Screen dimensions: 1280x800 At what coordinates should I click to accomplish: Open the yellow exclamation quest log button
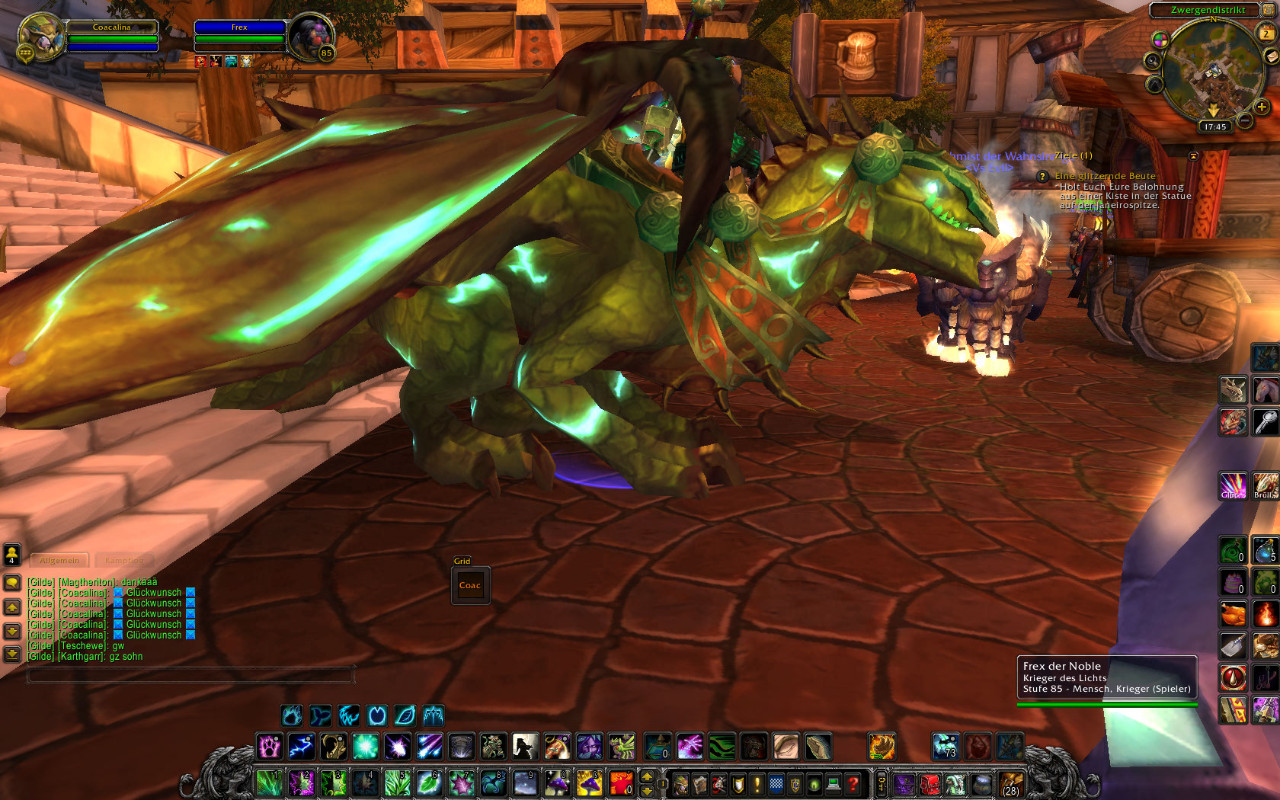[757, 783]
